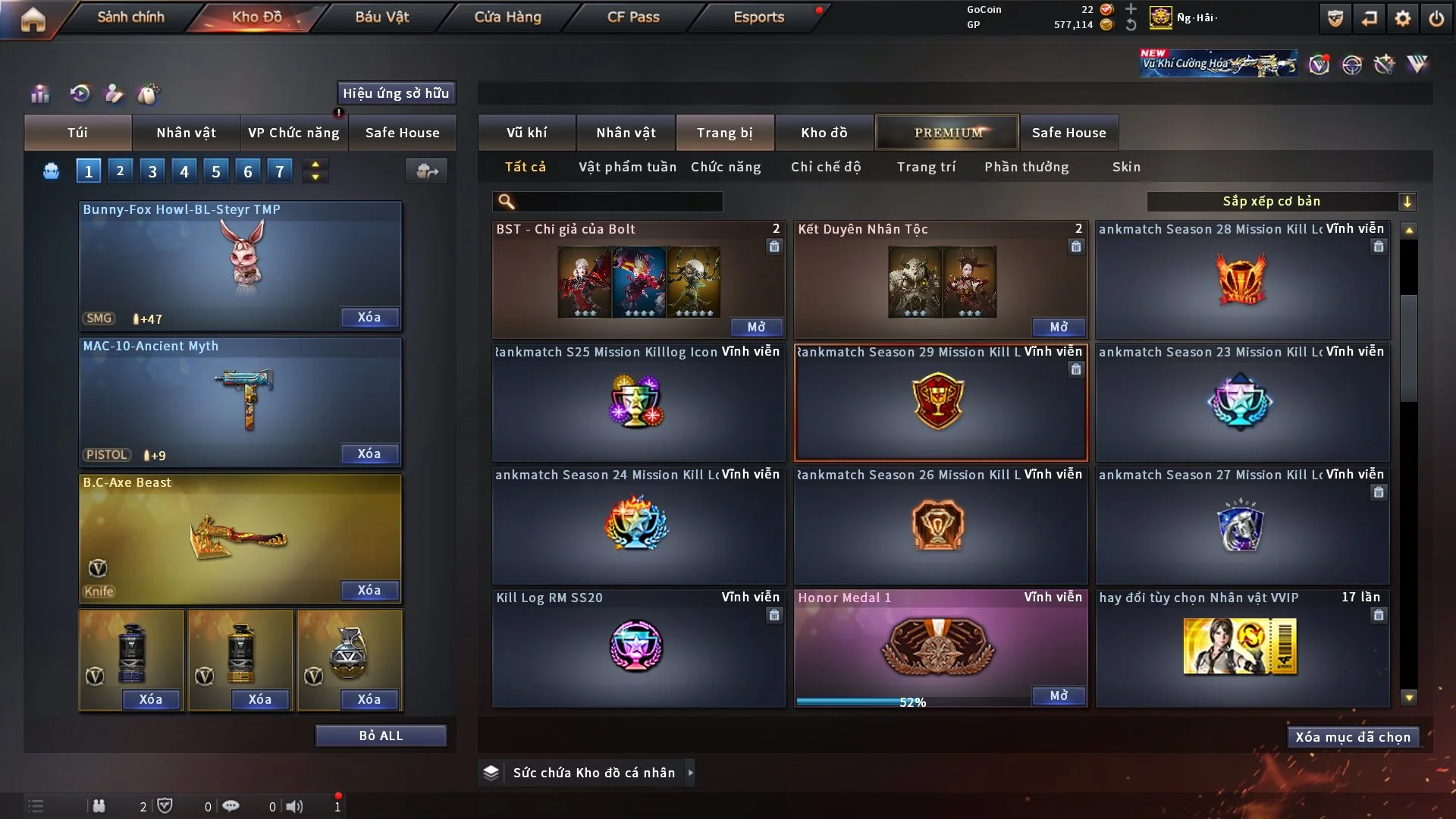Screen dimensions: 1456x819
Task: Filter by Vật phẩm tuần category
Action: (x=627, y=167)
